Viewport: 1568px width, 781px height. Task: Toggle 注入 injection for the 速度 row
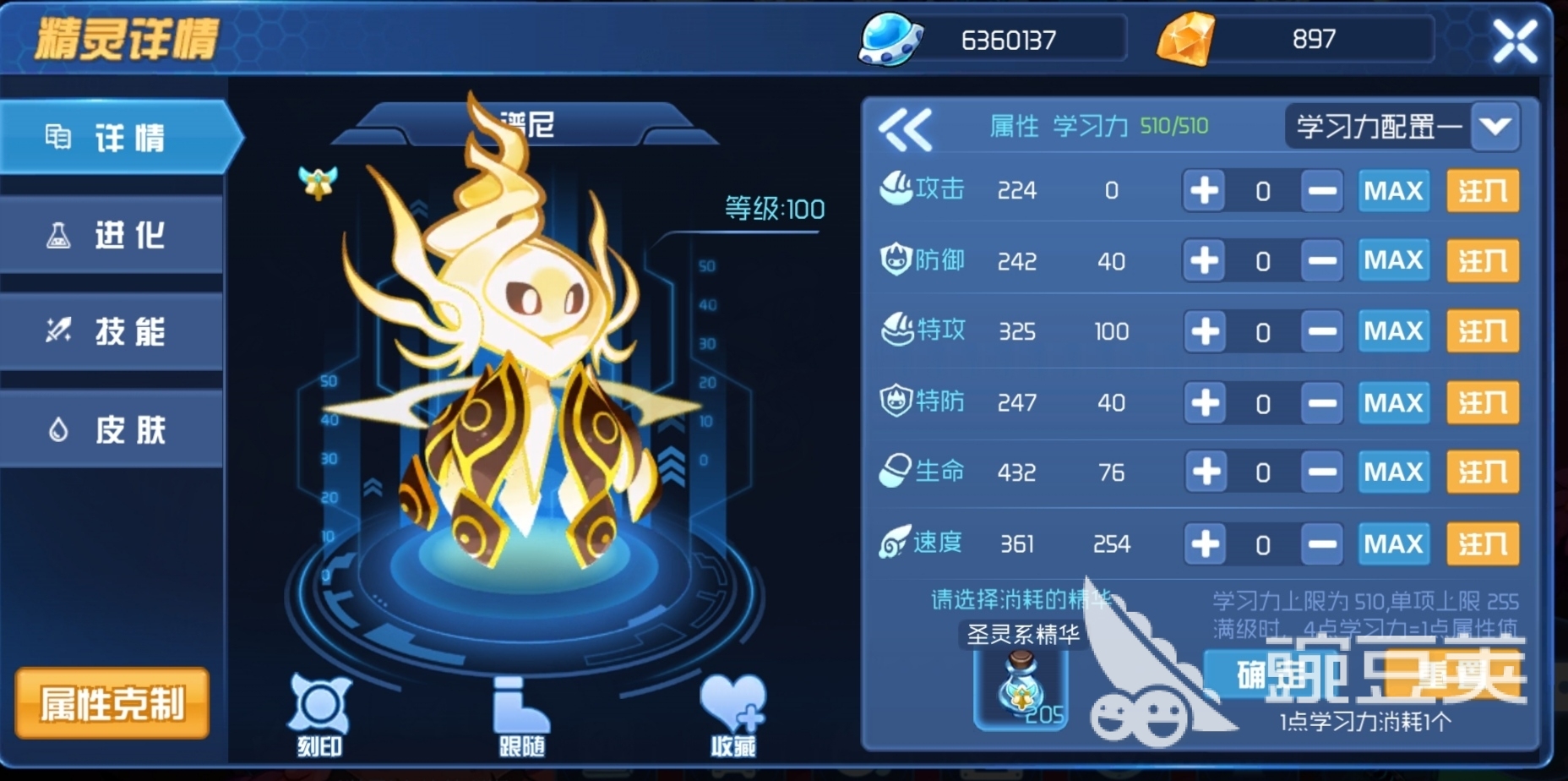pyautogui.click(x=1483, y=544)
